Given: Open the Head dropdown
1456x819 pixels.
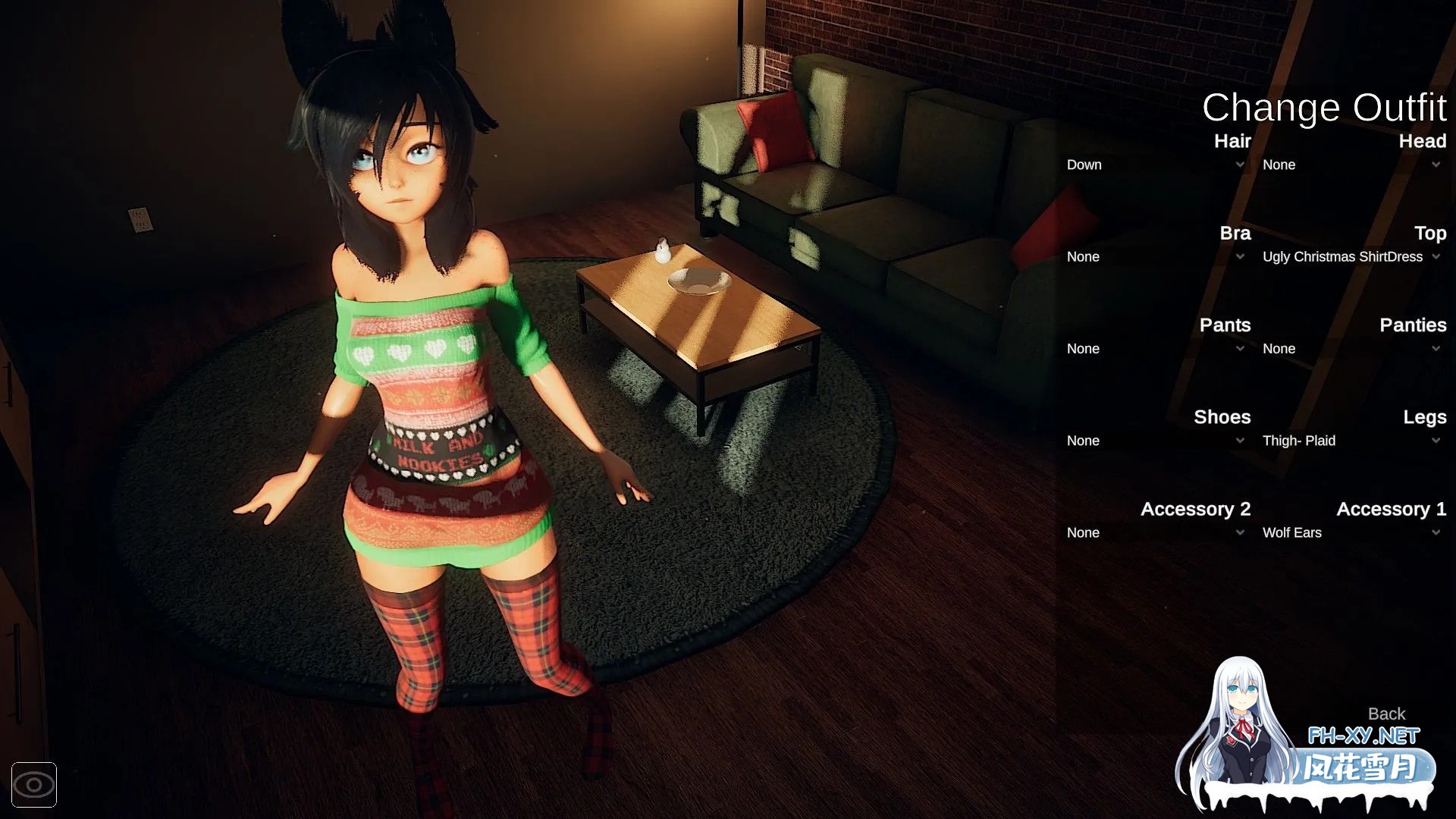Looking at the screenshot, I should [x=1351, y=165].
